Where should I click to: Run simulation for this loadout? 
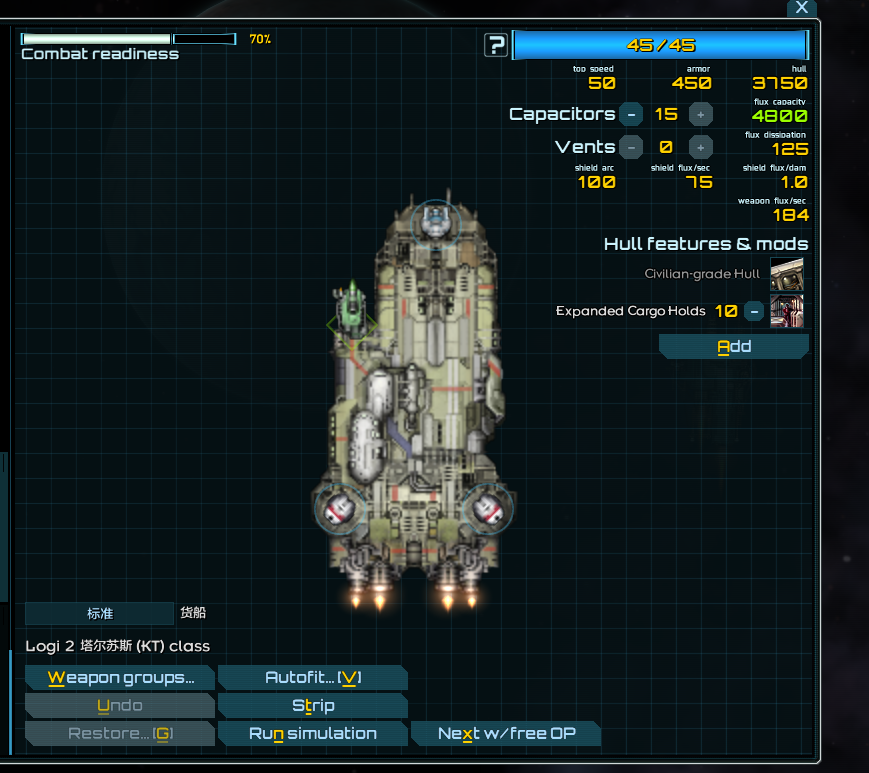pos(312,734)
